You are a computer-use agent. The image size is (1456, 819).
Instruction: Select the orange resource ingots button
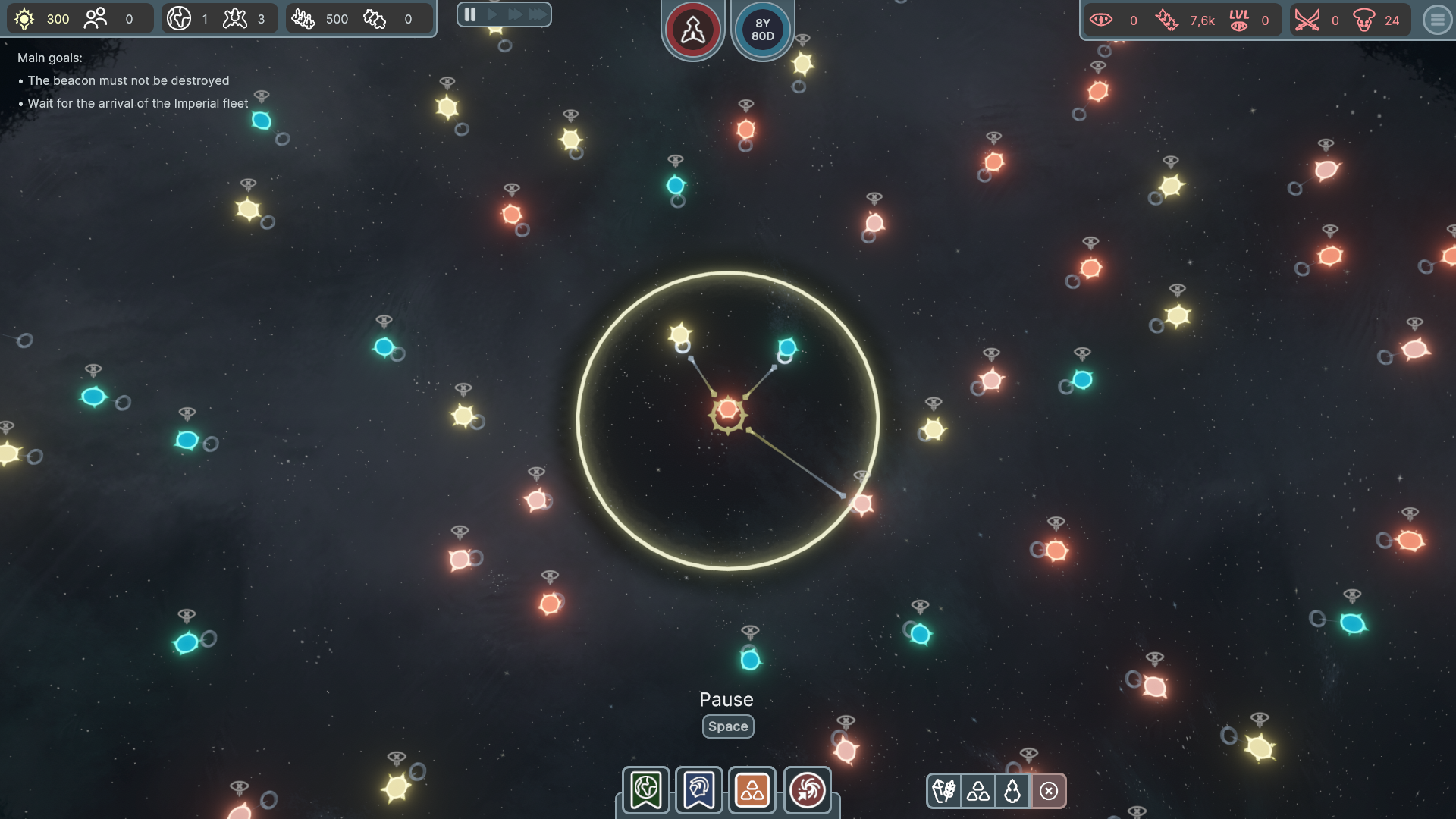click(752, 790)
